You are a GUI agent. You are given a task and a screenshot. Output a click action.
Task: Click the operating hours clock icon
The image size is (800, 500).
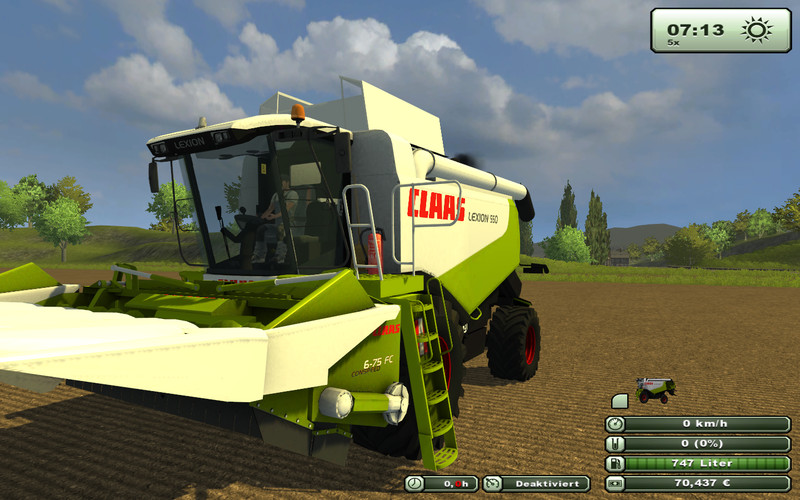tap(415, 484)
